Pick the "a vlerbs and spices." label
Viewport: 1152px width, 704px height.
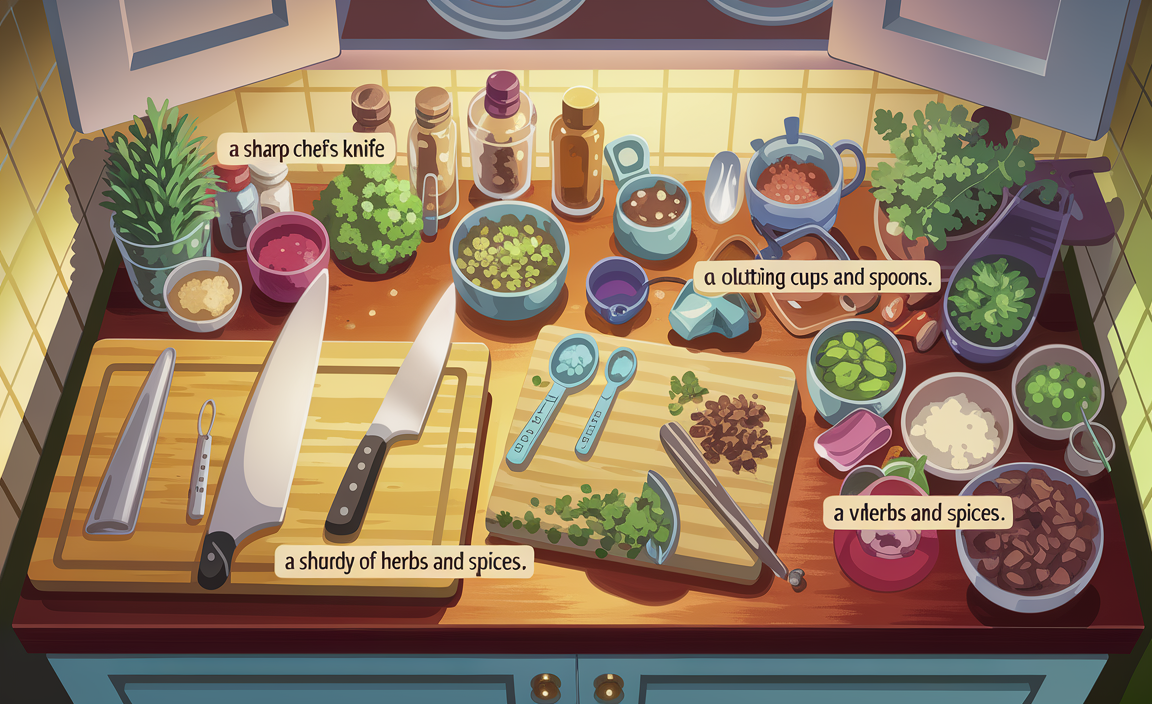(x=917, y=515)
